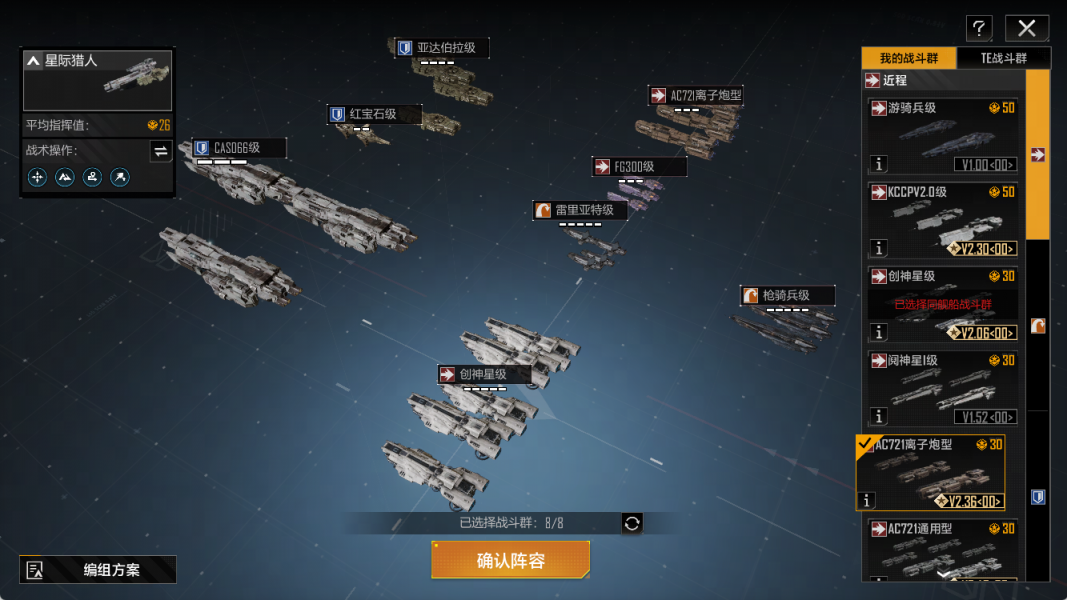1067x600 pixels.
Task: Select the 创神星级 fleet label on the grid
Action: (x=485, y=374)
